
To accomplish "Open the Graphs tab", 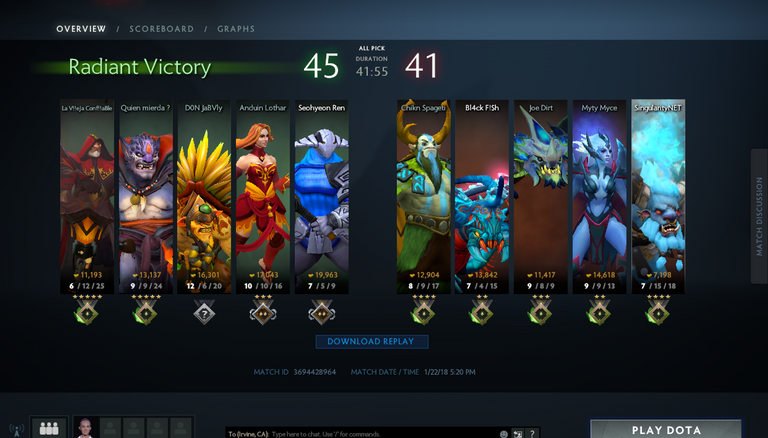I will (x=236, y=29).
